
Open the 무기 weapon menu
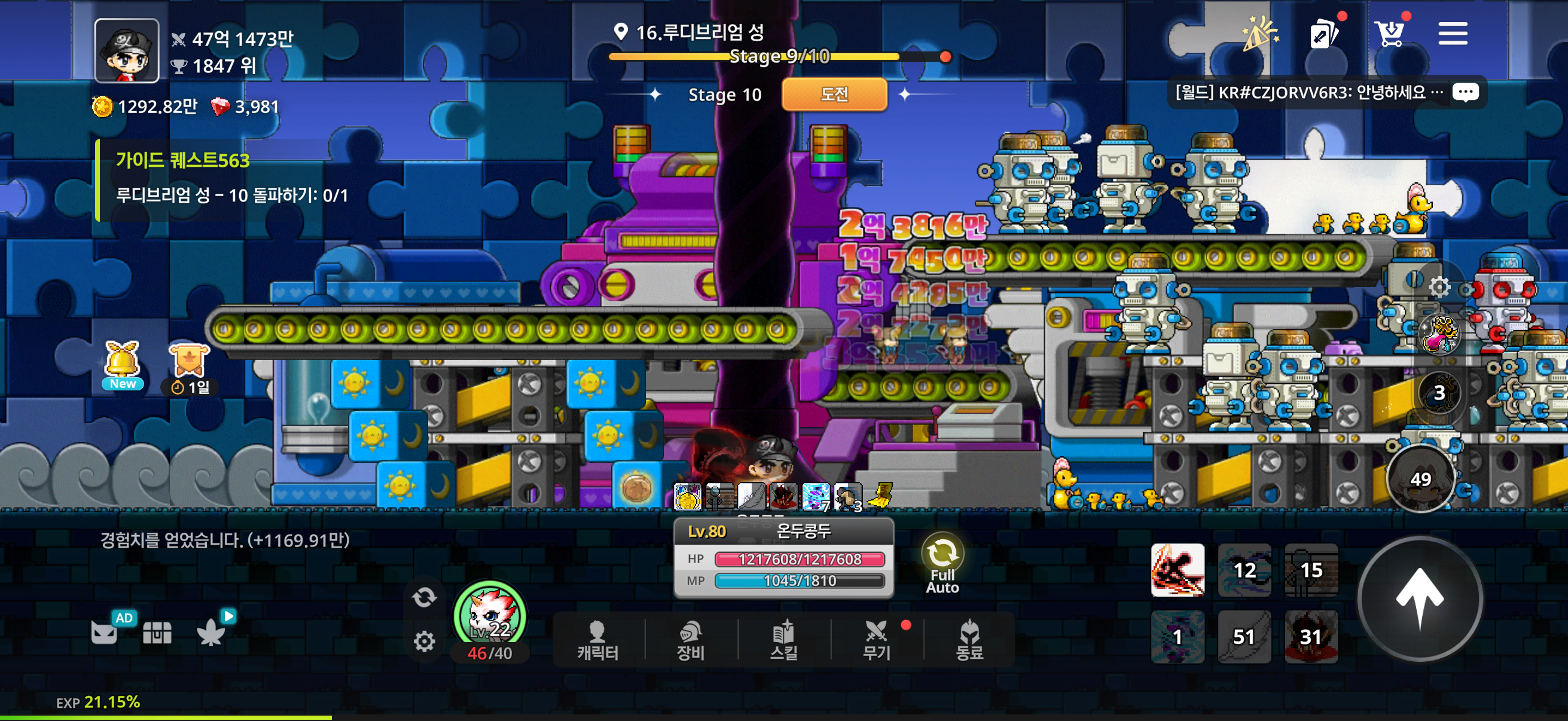(877, 641)
